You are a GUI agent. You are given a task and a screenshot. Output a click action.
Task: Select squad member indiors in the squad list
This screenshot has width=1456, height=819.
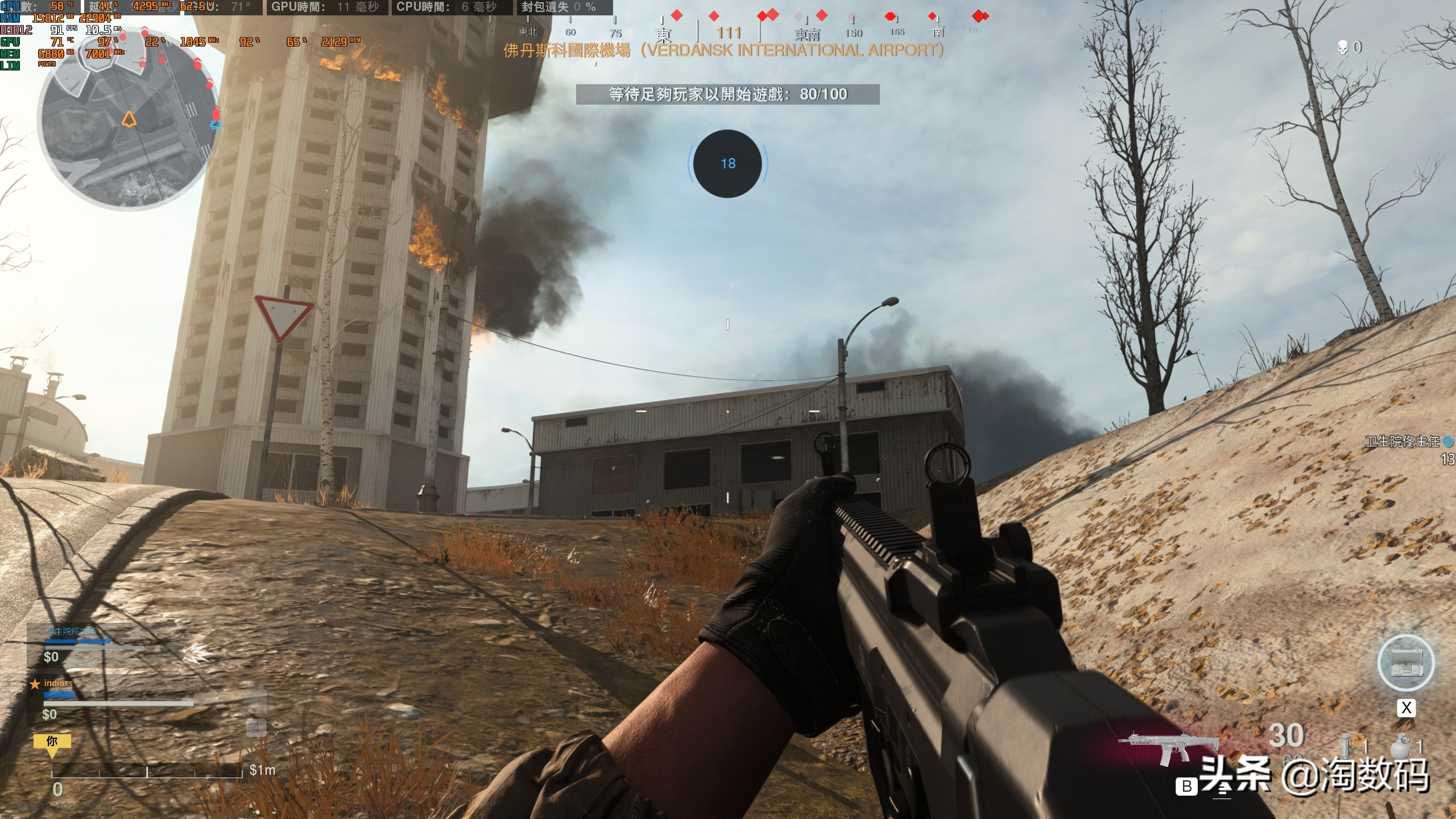(59, 683)
